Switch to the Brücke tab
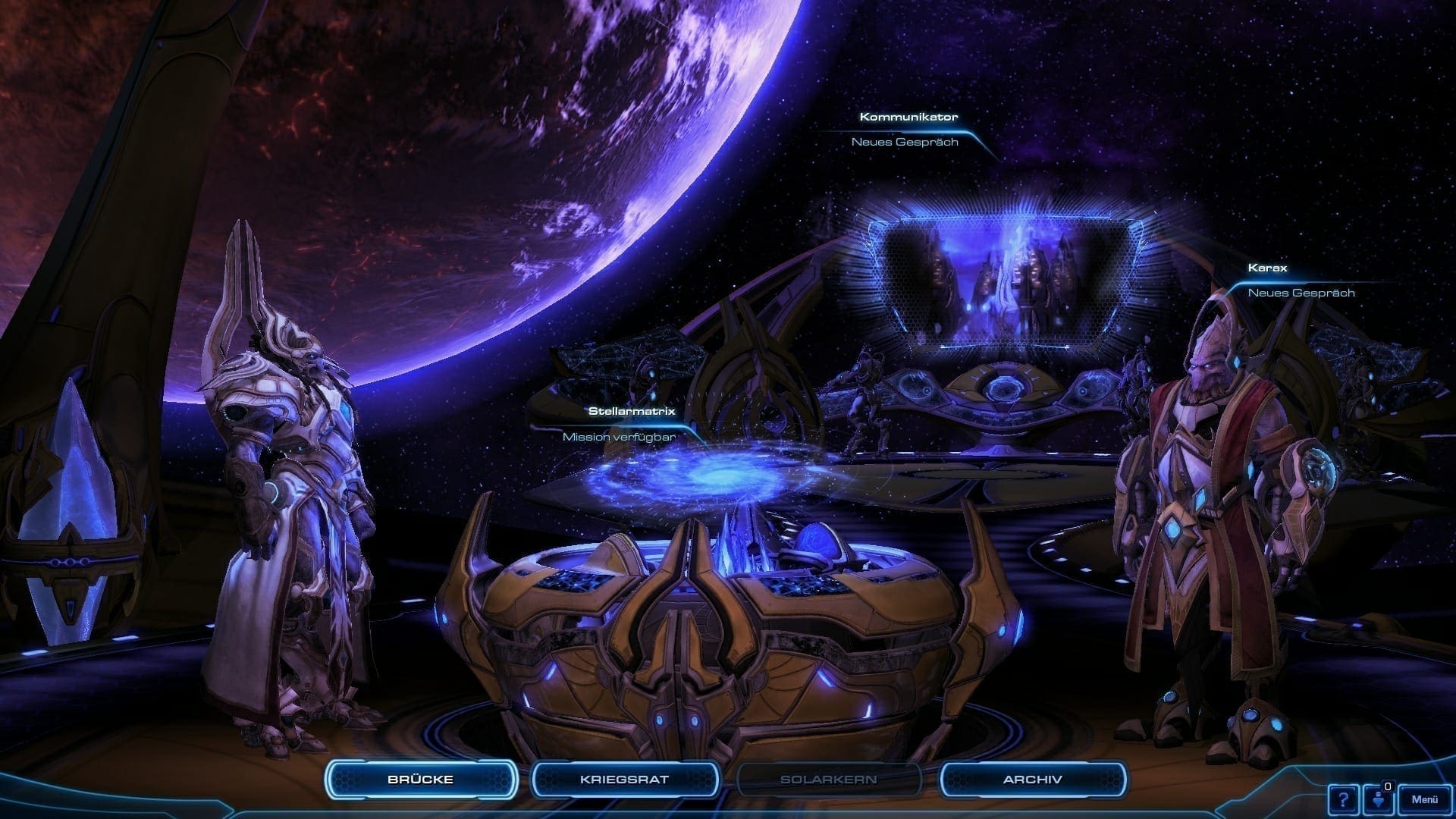This screenshot has width=1456, height=819. point(421,780)
